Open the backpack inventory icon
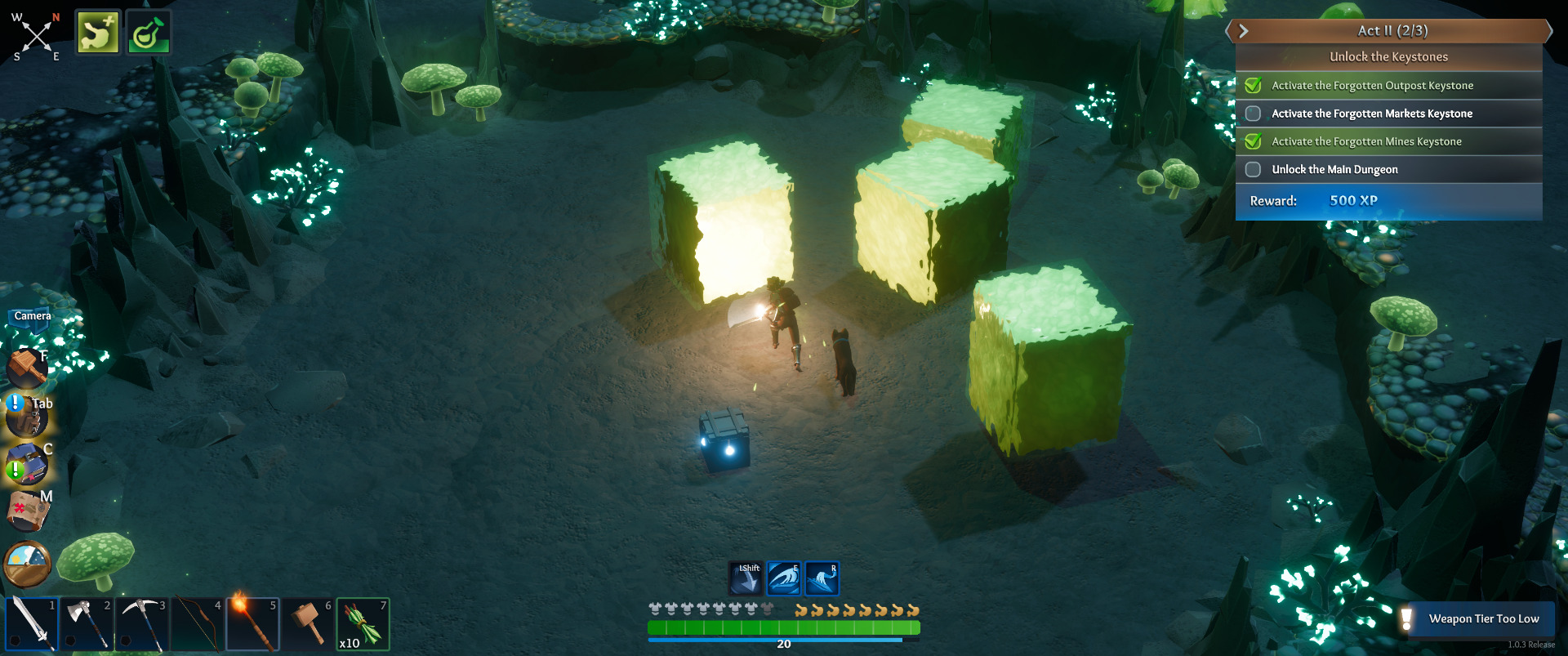1568x656 pixels. coord(26,417)
